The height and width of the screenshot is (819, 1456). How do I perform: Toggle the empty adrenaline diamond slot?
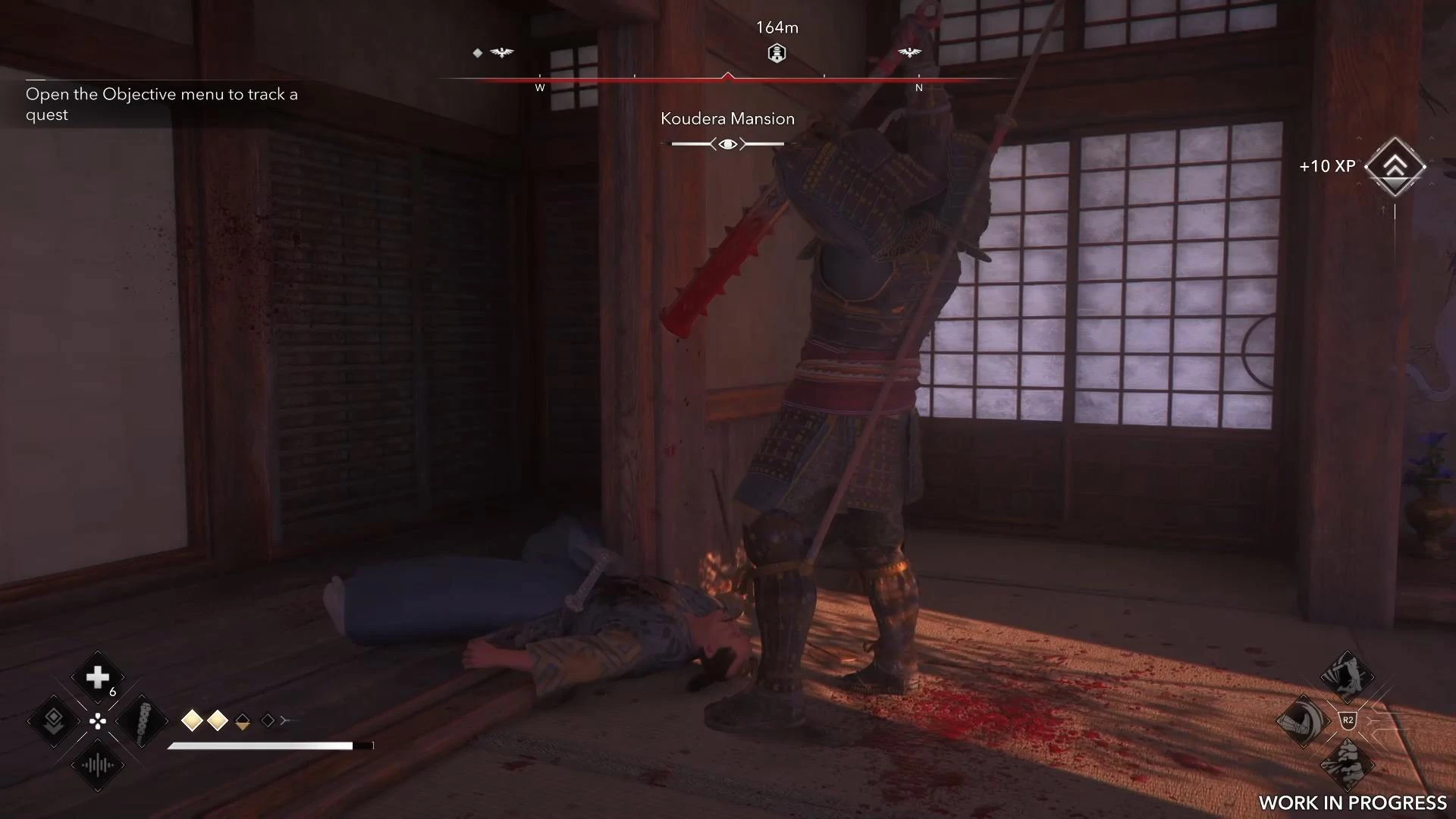[x=267, y=720]
